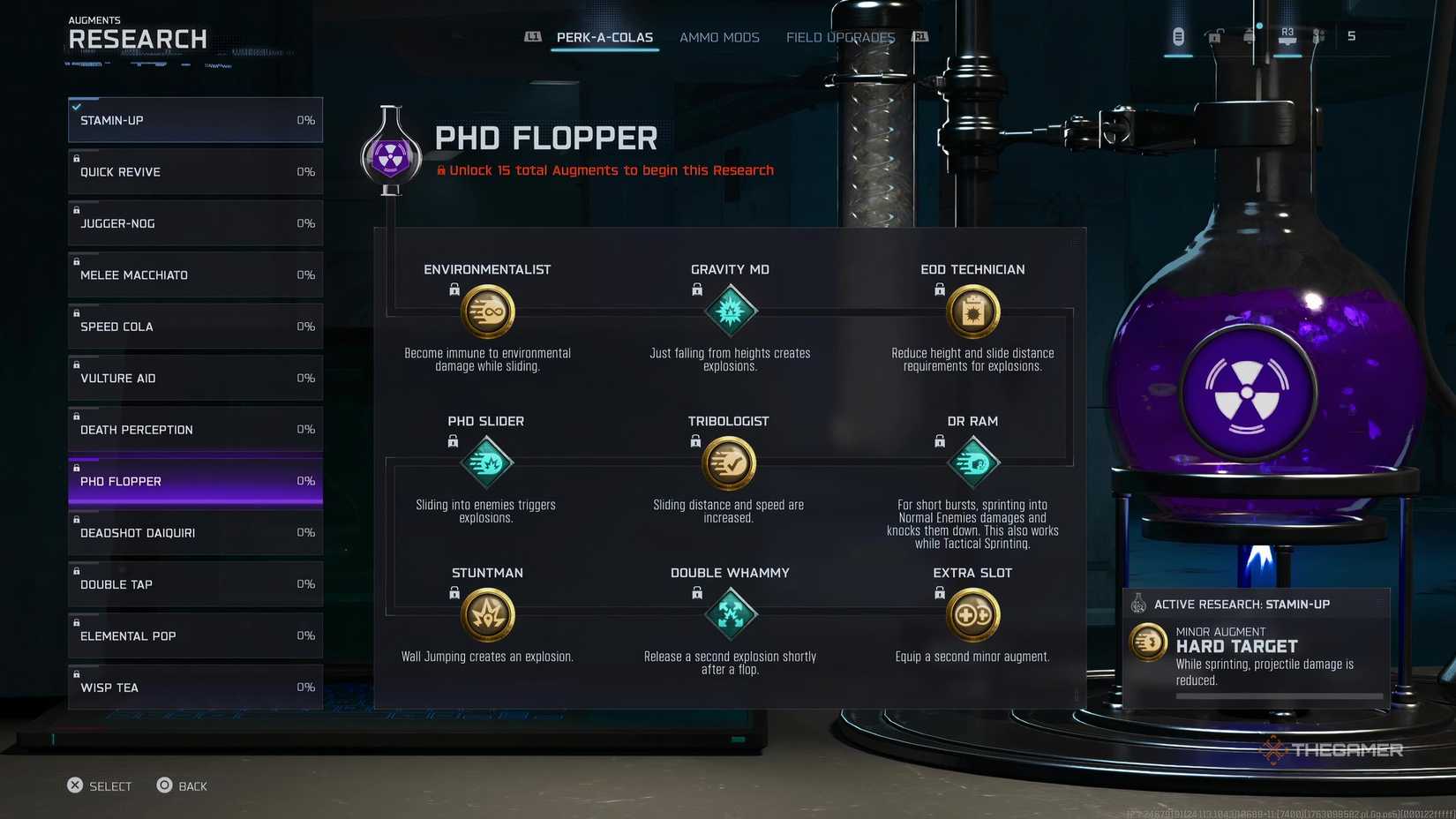Screen dimensions: 1456x819
Task: Select the Extra Slot augment icon
Action: tap(972, 615)
